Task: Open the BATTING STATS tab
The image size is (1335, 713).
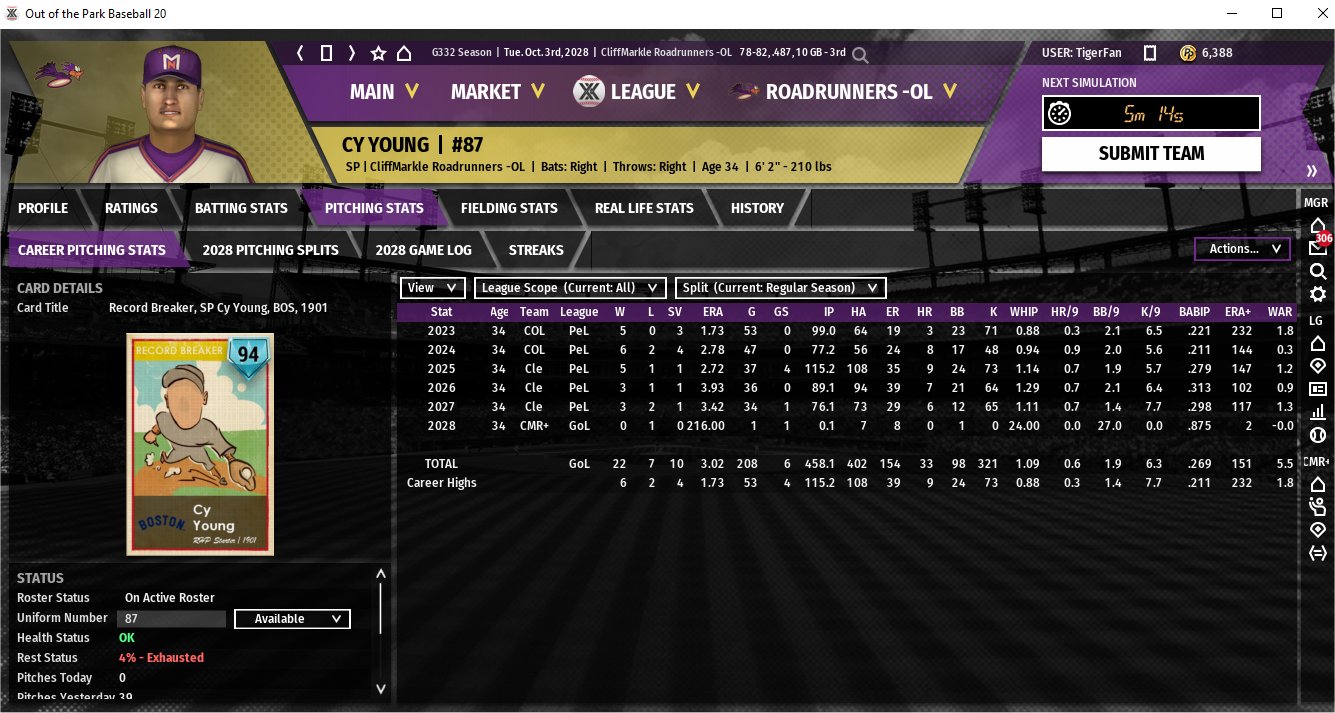Action: pyautogui.click(x=241, y=208)
